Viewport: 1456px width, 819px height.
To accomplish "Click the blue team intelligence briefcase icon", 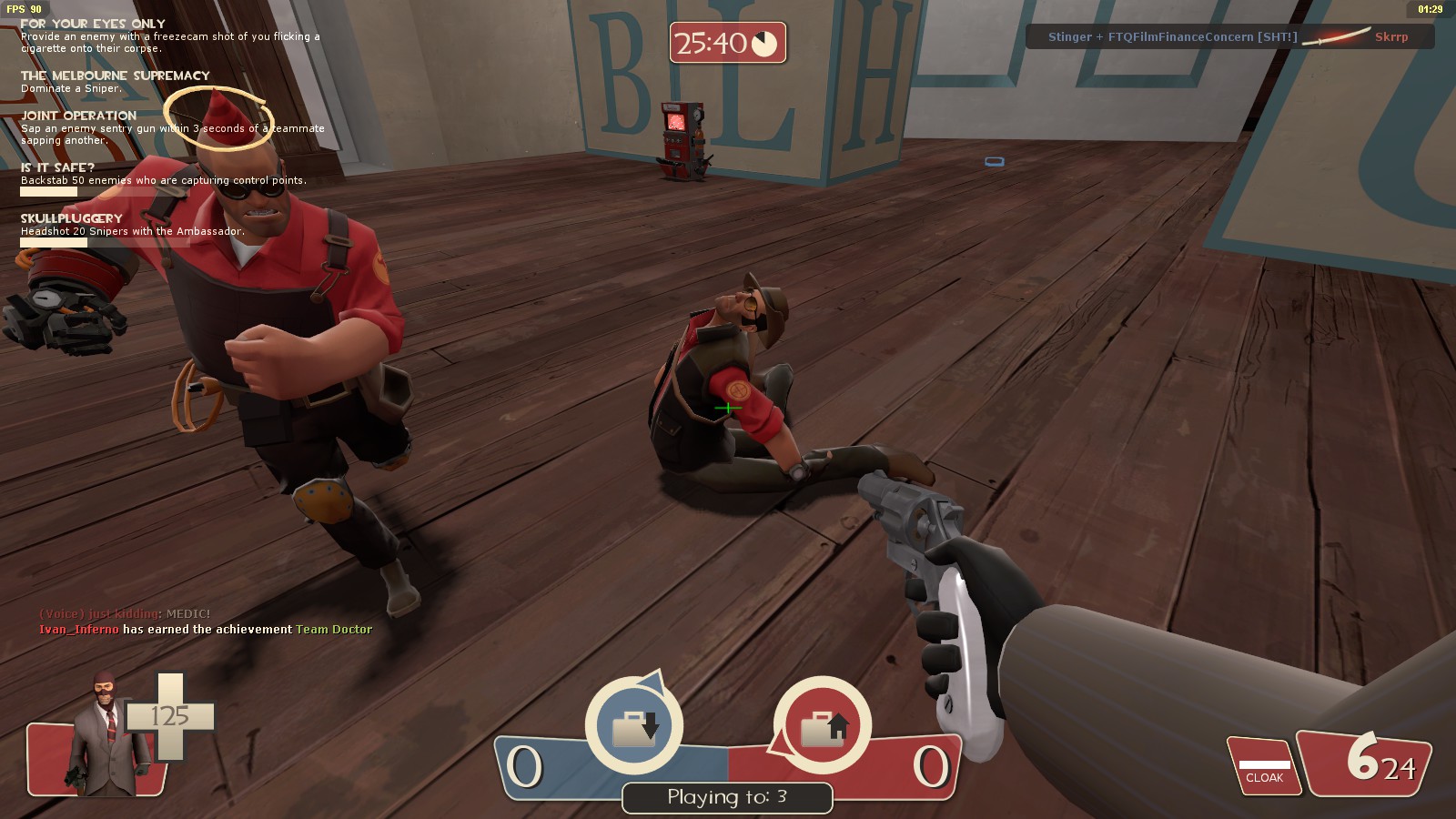I will coord(634,726).
